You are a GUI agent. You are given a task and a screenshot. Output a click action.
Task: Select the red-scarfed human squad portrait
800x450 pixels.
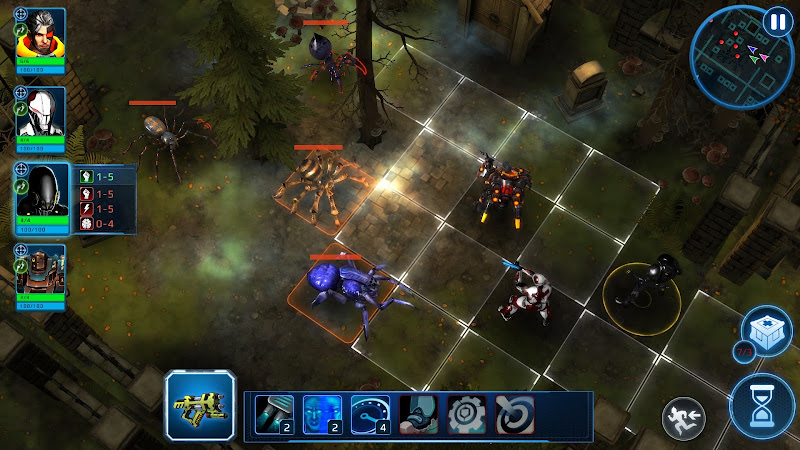coord(42,35)
